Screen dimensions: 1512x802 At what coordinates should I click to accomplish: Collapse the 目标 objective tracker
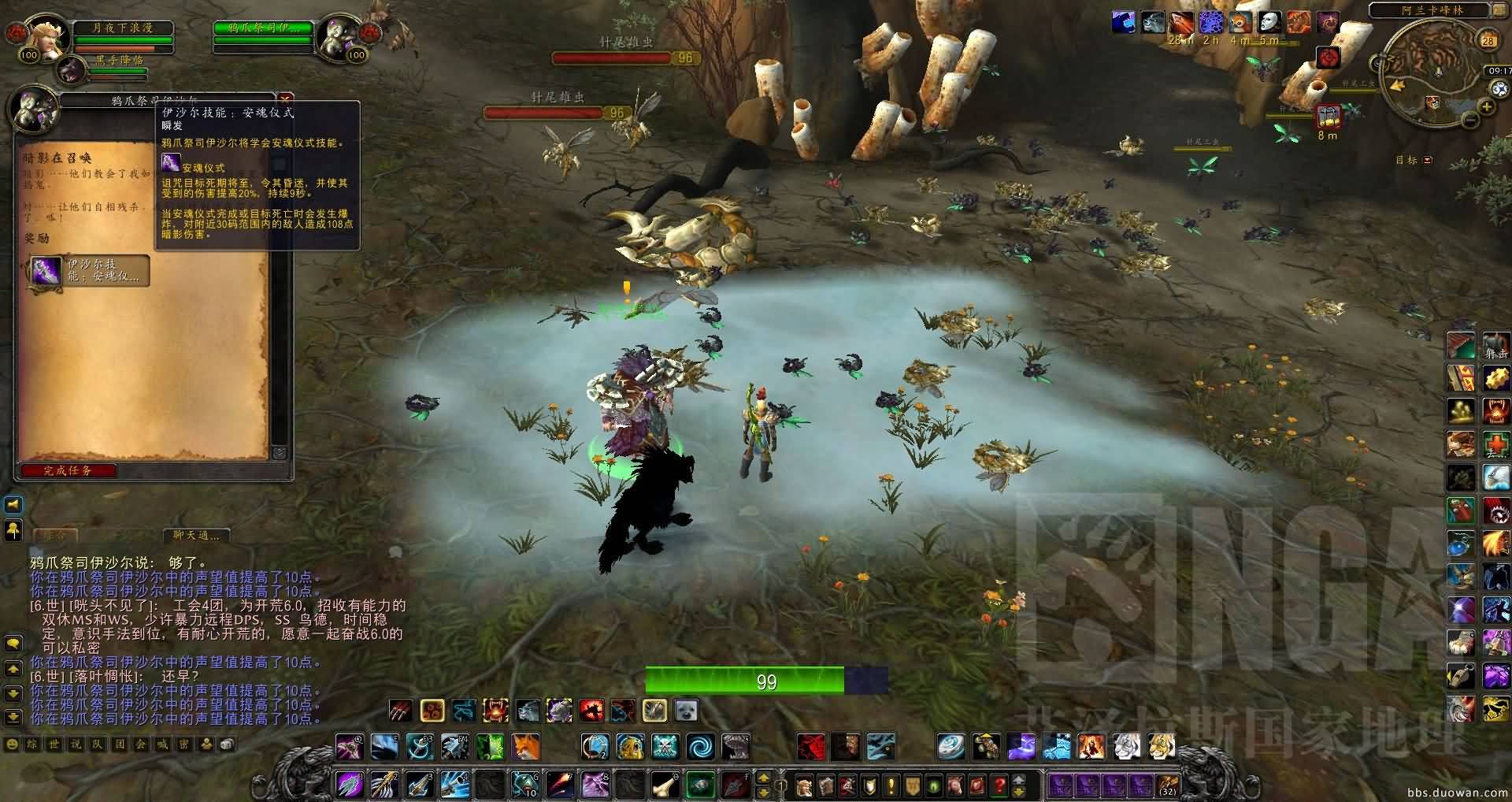pos(1428,160)
